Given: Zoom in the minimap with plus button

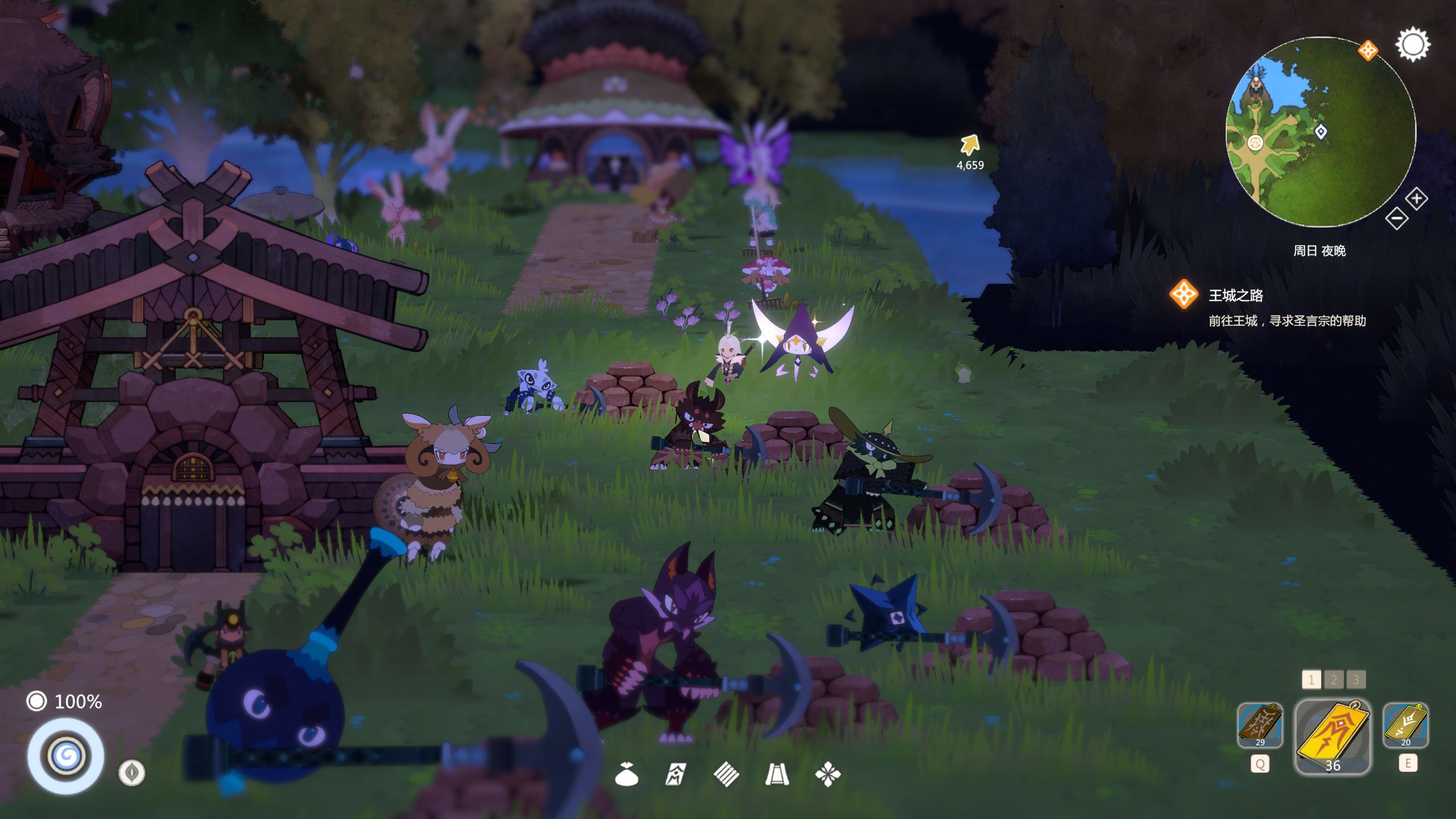Looking at the screenshot, I should (1416, 198).
